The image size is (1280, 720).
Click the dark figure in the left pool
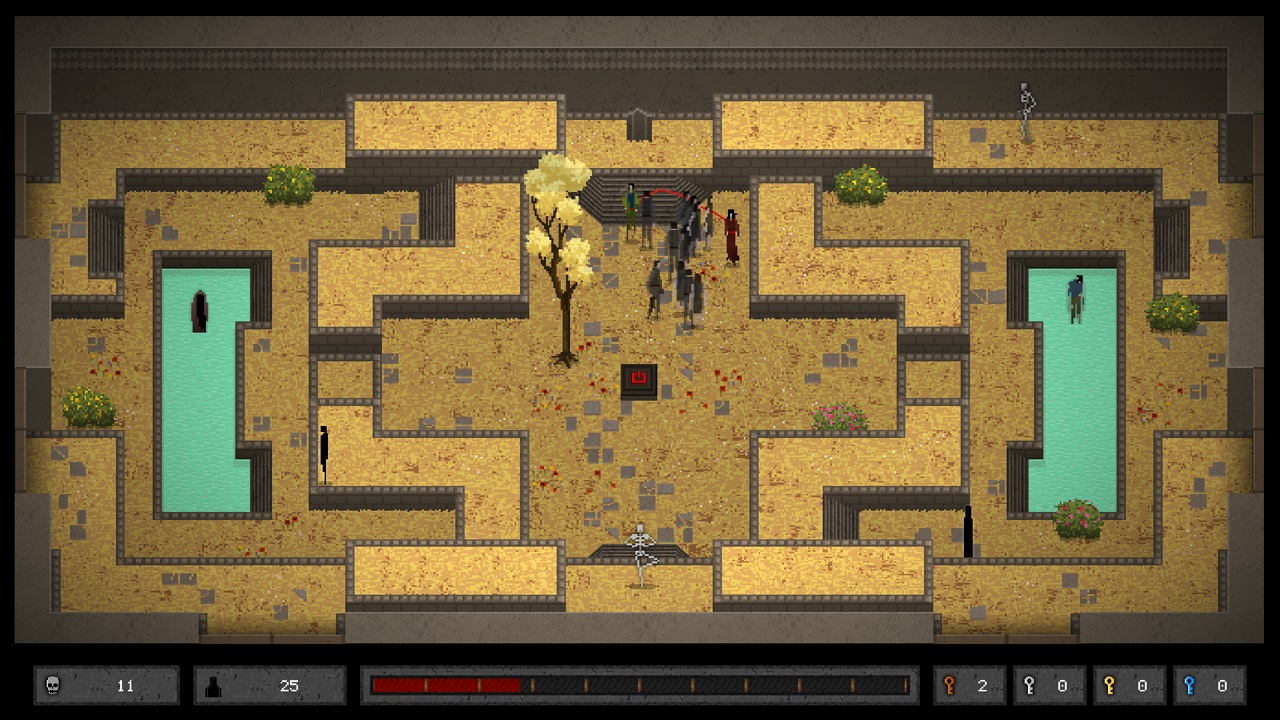pos(198,310)
